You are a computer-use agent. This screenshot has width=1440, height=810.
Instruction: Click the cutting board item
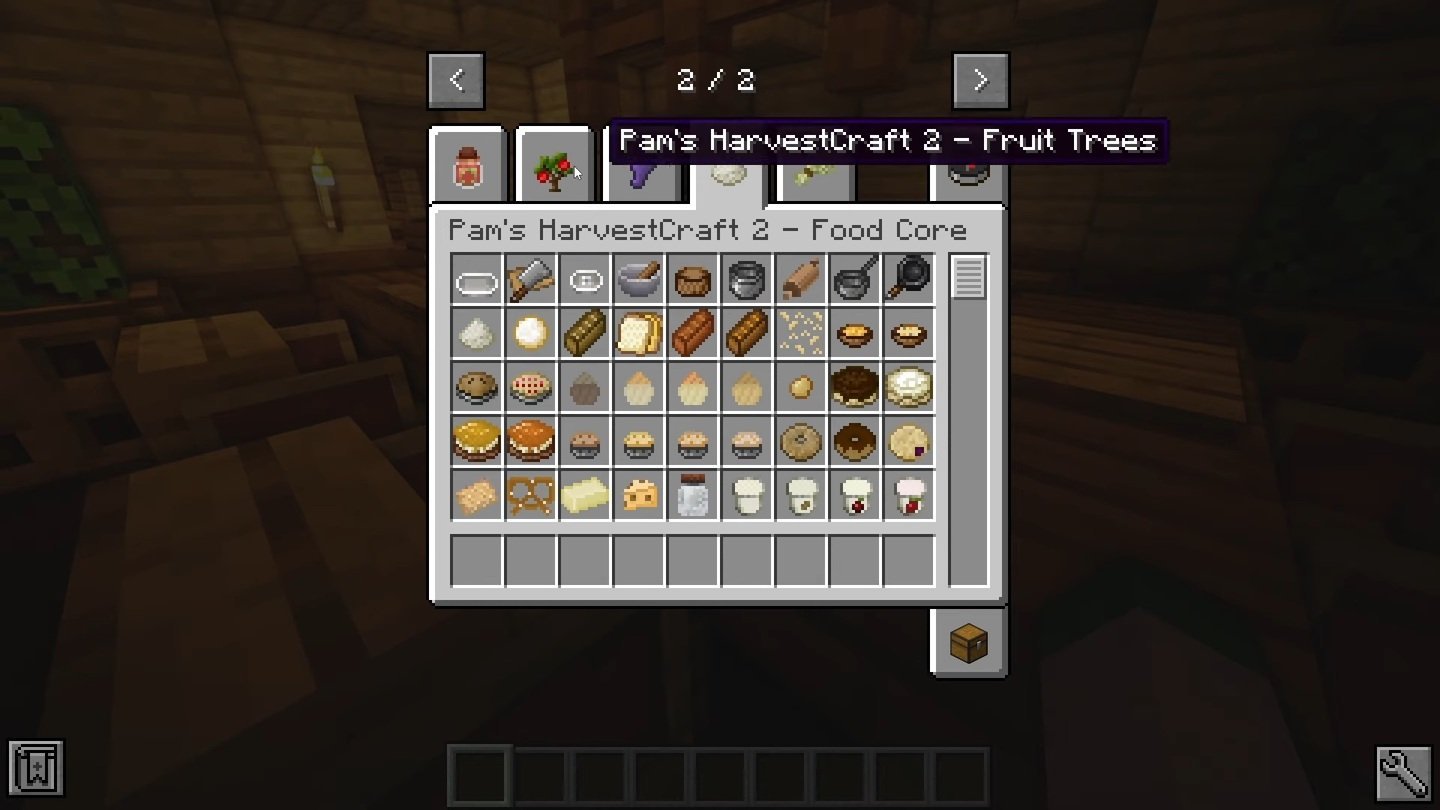(531, 282)
